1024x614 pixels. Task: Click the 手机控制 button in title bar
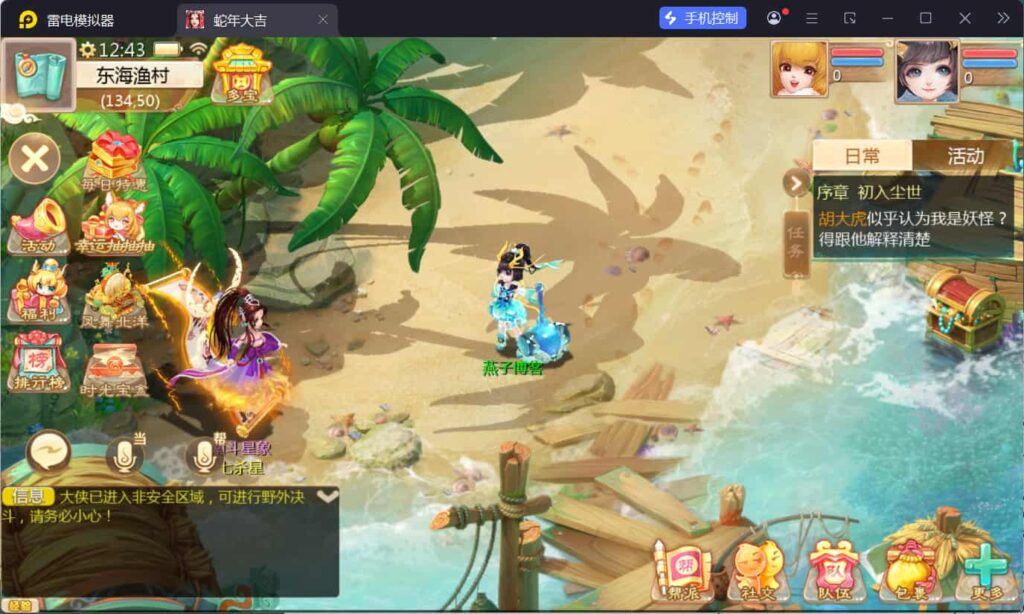(703, 18)
